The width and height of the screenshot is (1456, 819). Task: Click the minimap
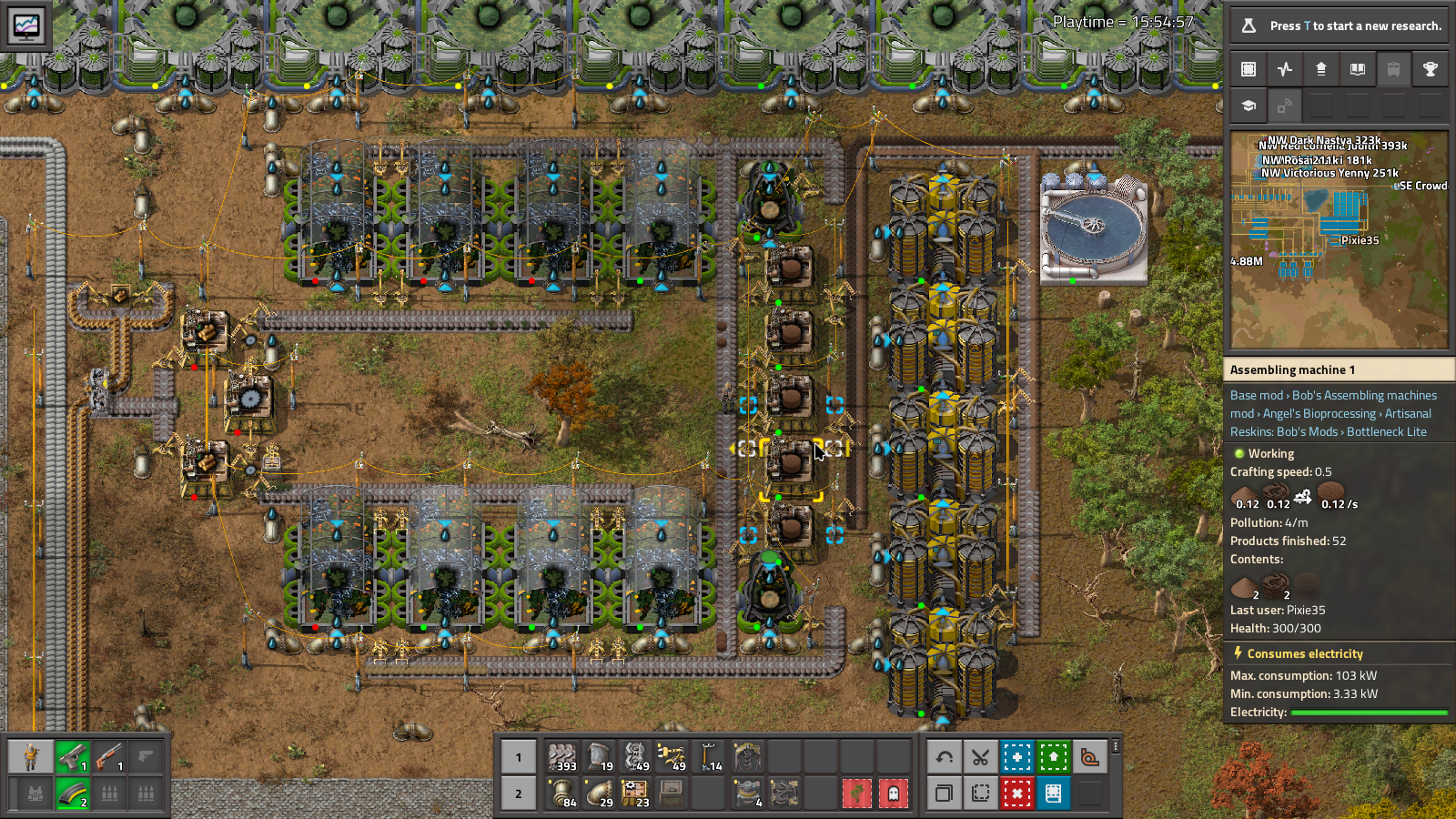click(x=1339, y=240)
